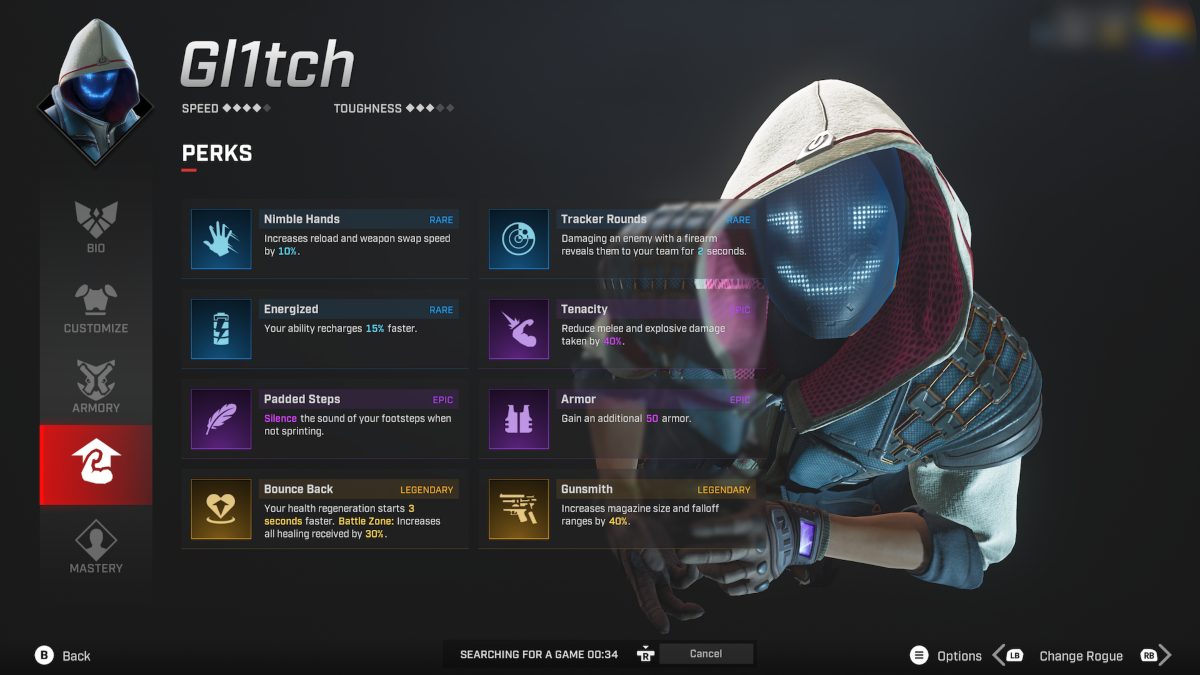This screenshot has width=1200, height=675.
Task: Select the Nimble Hands perk
Action: (x=325, y=239)
